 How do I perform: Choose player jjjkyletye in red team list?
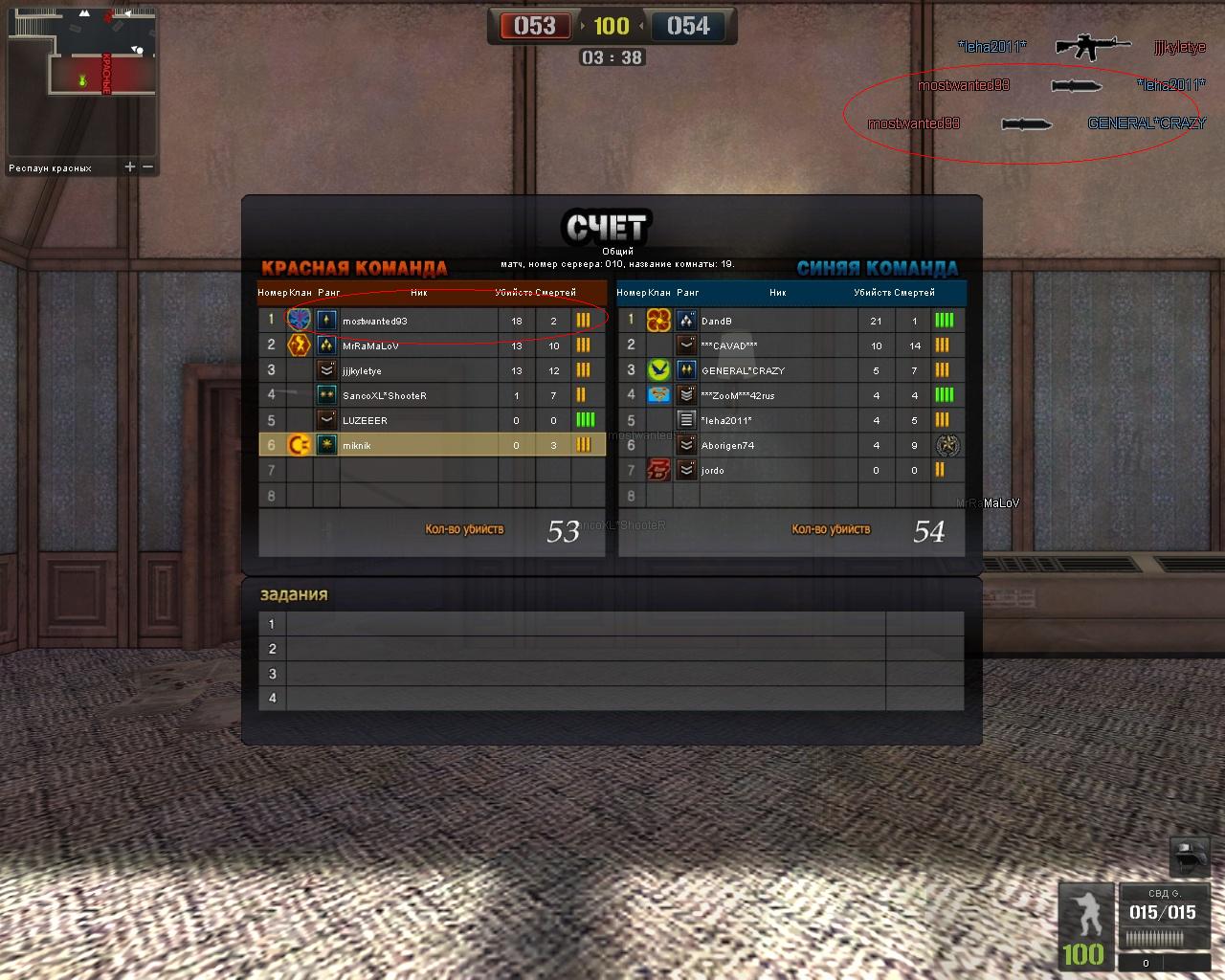431,370
